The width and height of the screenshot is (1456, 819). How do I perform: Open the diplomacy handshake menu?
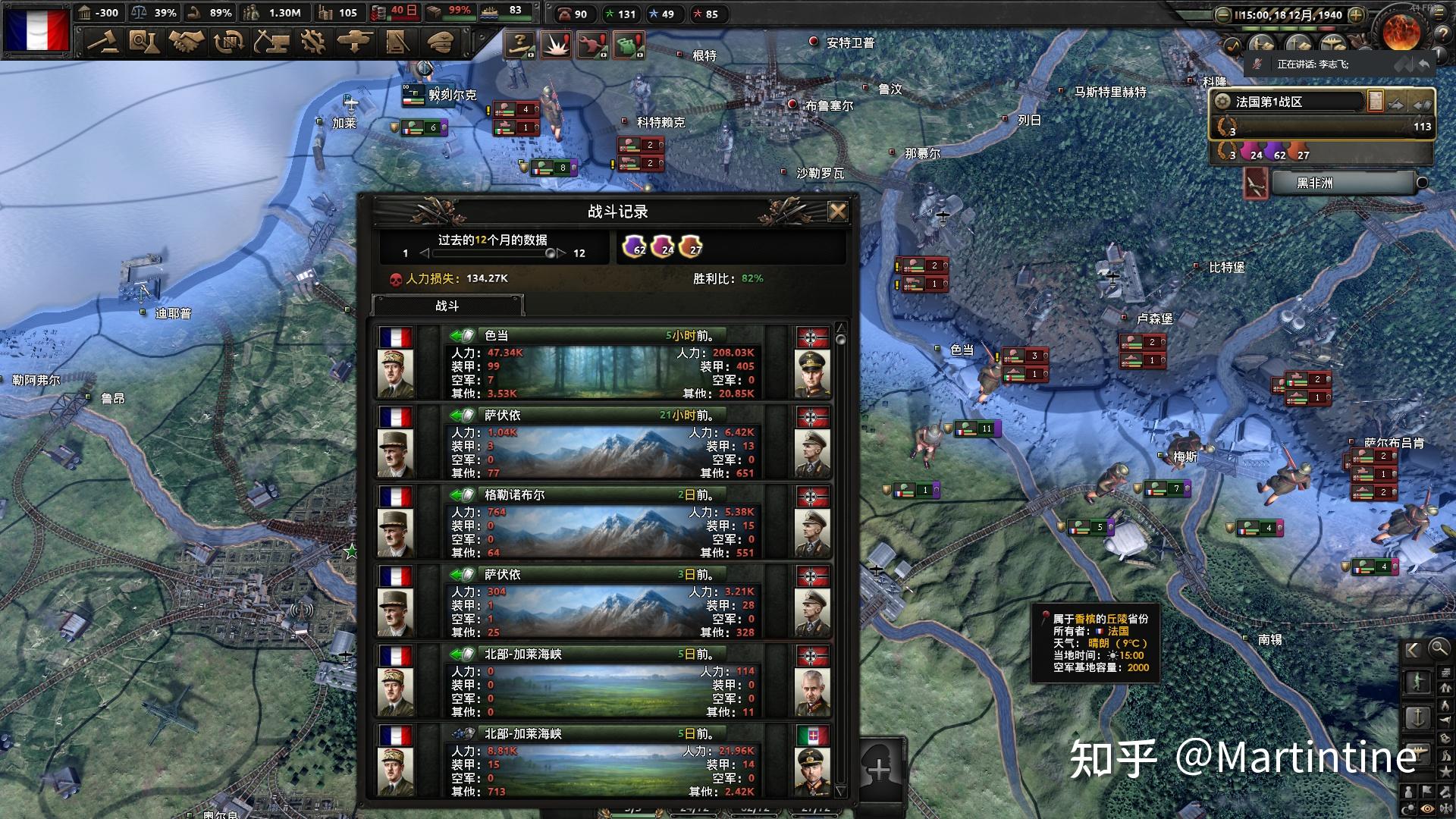(186, 42)
